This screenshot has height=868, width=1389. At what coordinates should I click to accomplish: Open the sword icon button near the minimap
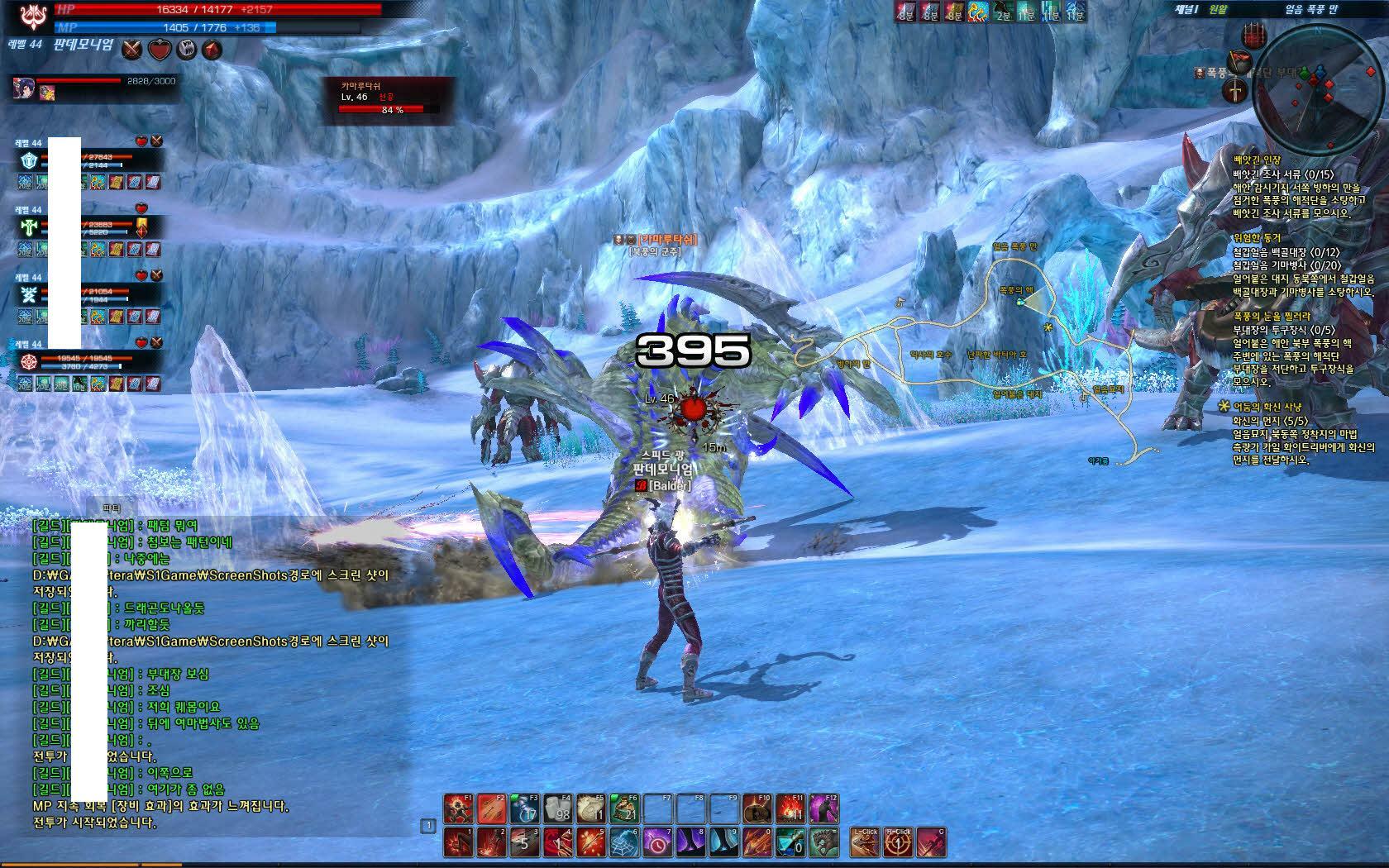pos(1236,91)
